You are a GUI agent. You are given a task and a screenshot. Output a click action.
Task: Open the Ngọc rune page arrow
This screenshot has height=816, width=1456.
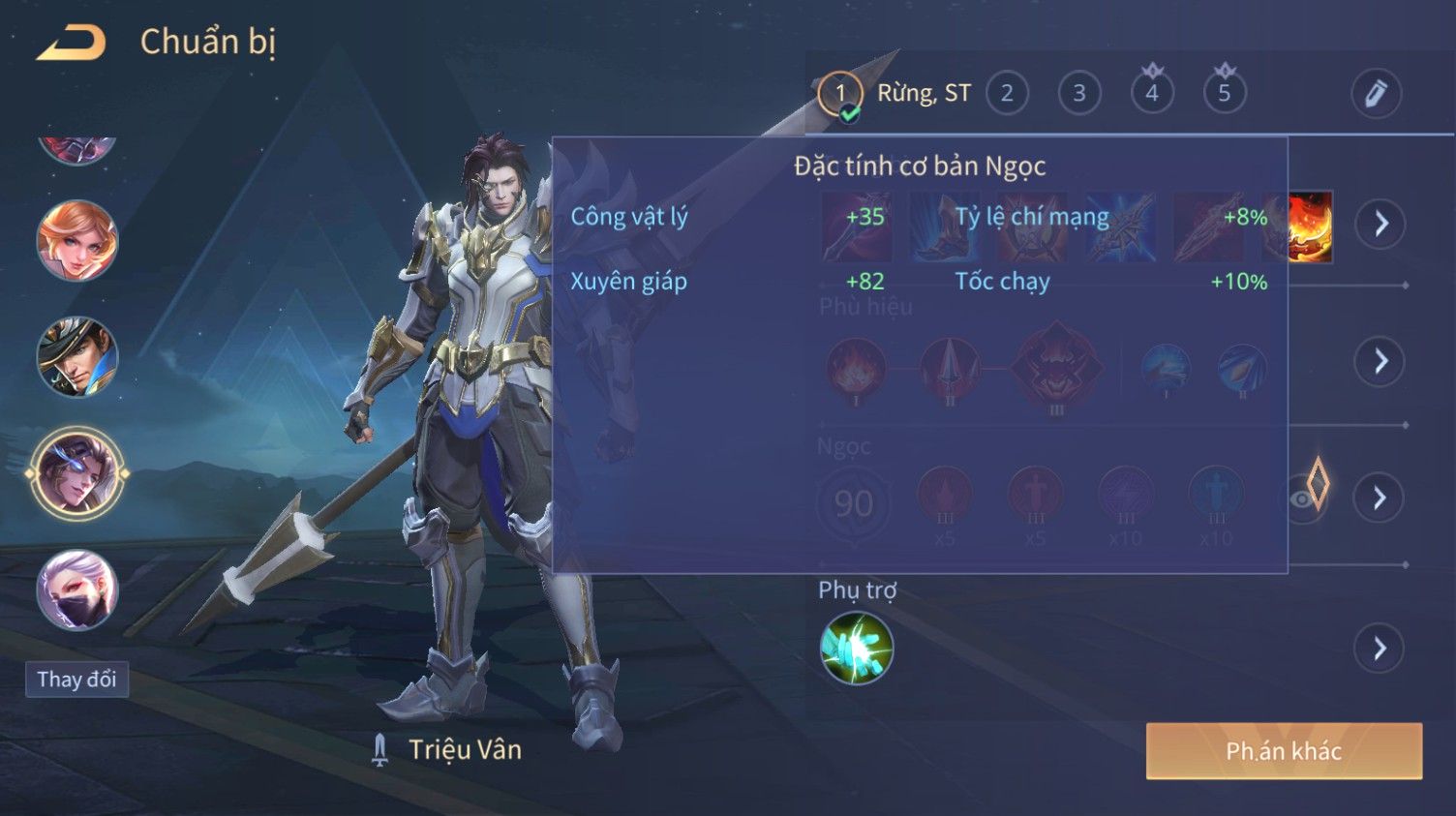[x=1380, y=498]
